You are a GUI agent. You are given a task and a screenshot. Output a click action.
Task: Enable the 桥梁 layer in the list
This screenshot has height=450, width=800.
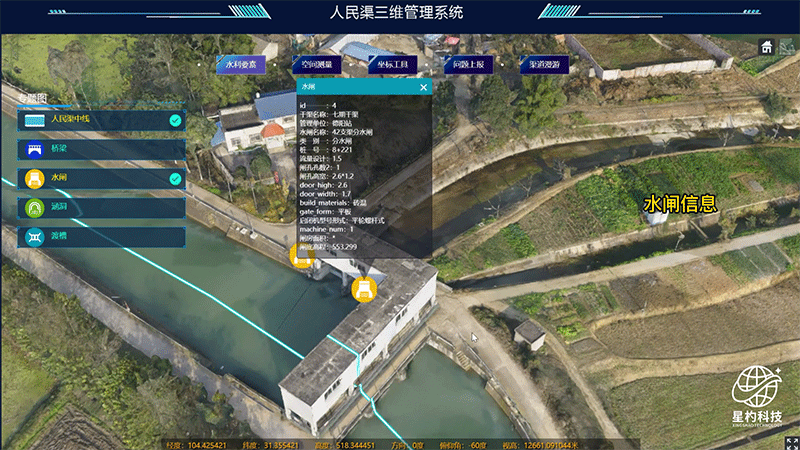coord(100,149)
